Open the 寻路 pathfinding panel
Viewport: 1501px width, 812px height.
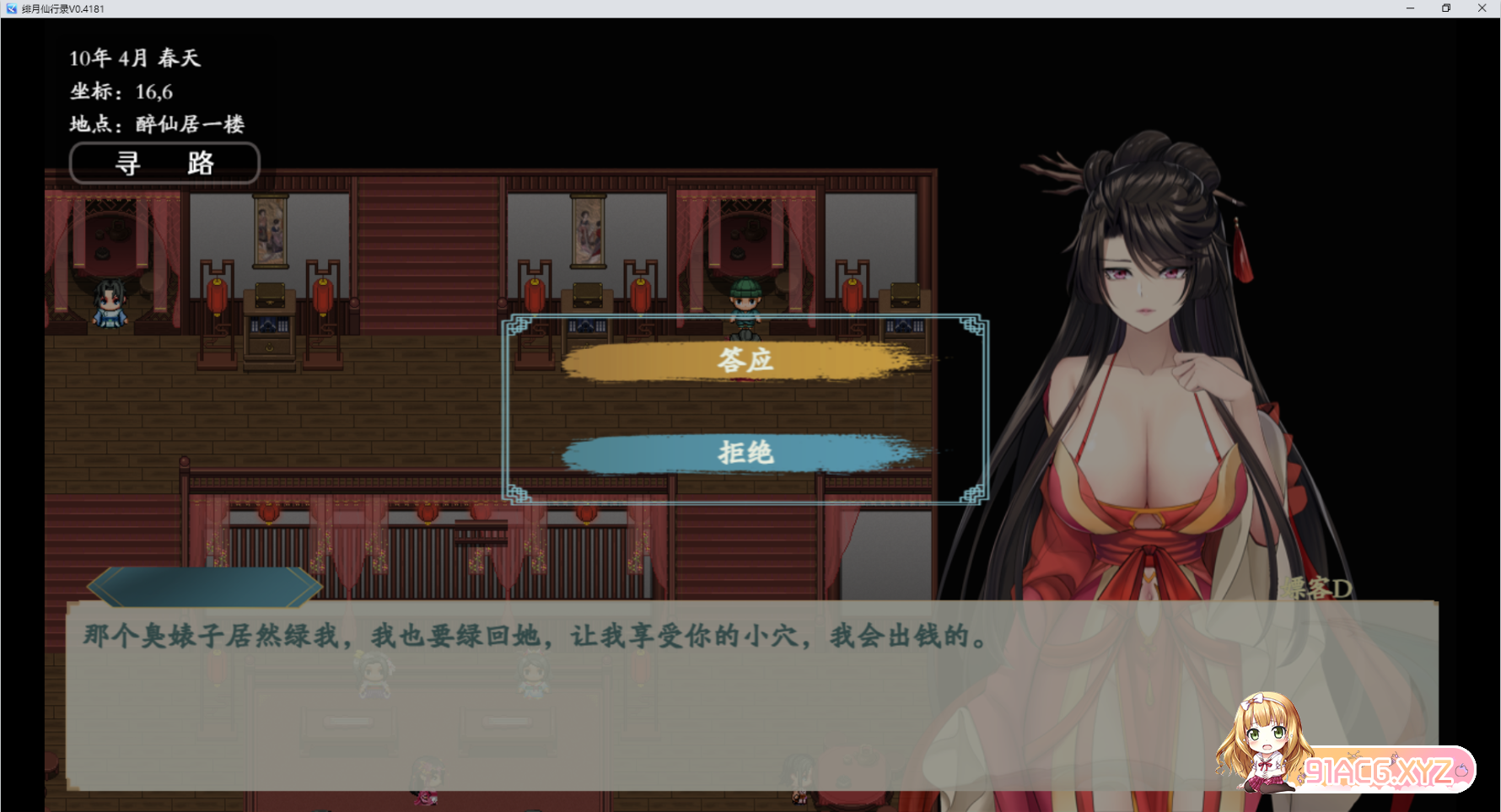164,163
